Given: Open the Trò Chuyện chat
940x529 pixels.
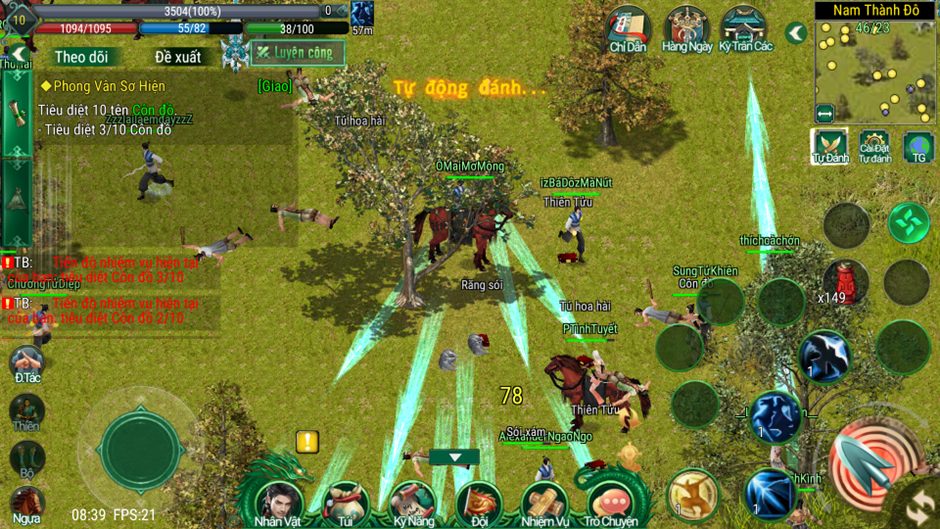Looking at the screenshot, I should 612,500.
